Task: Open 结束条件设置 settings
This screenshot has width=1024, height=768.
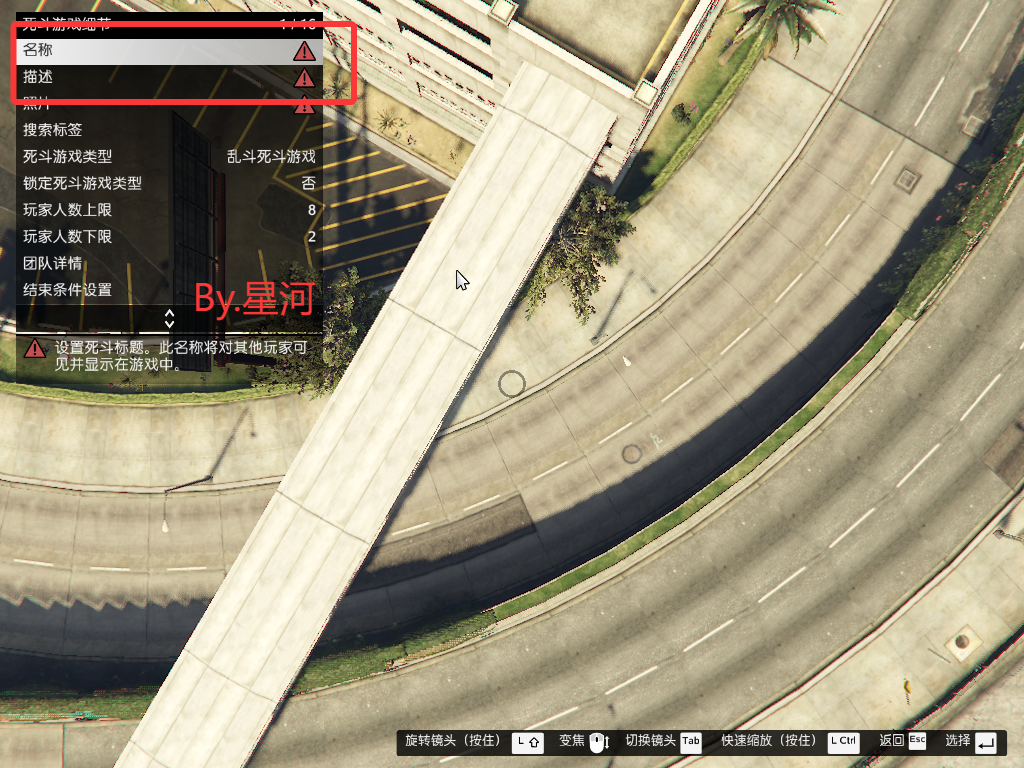Action: tap(168, 291)
